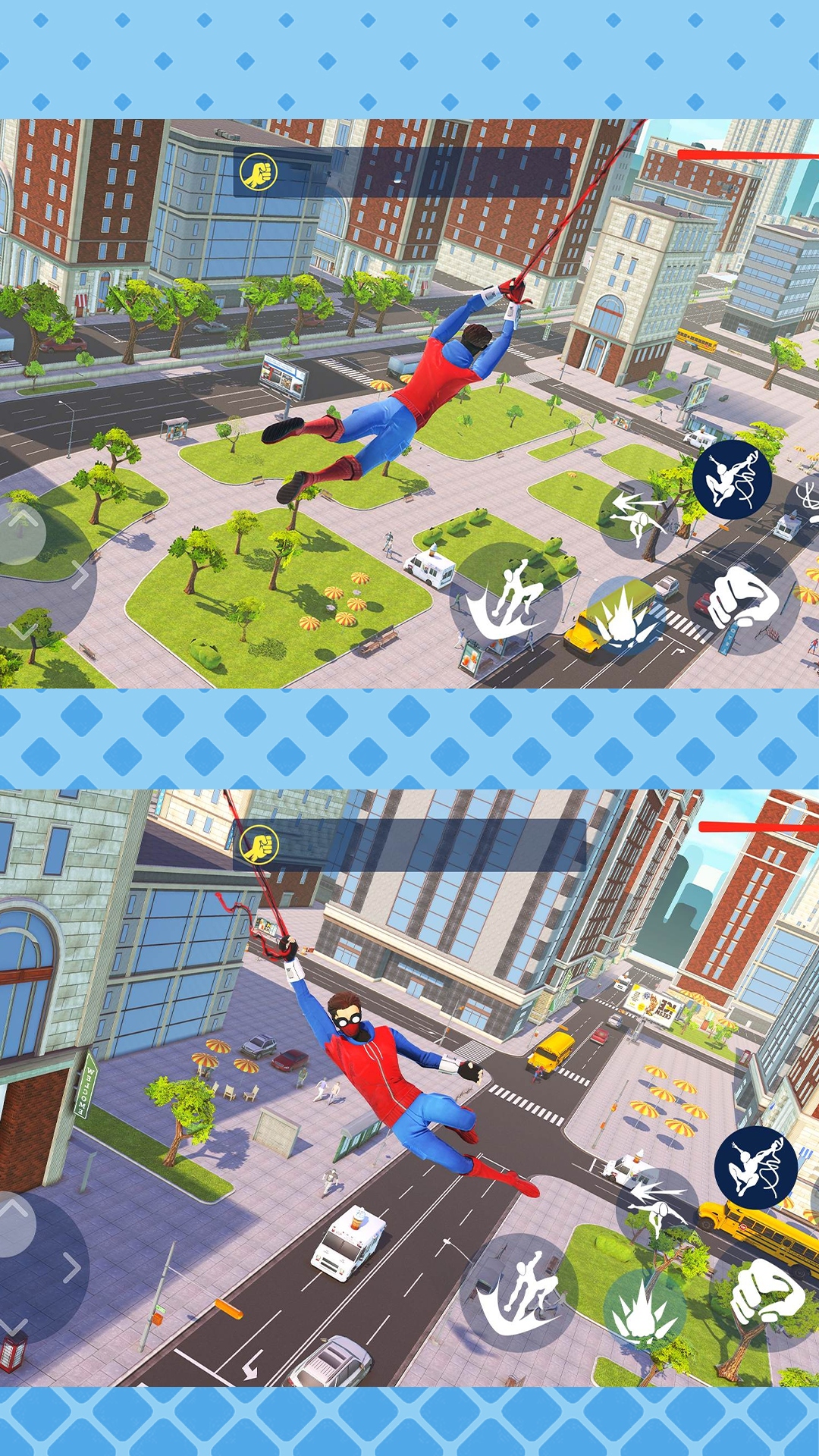Click the yellow fist badge in the upper screenshot
The width and height of the screenshot is (819, 1456).
(x=259, y=172)
